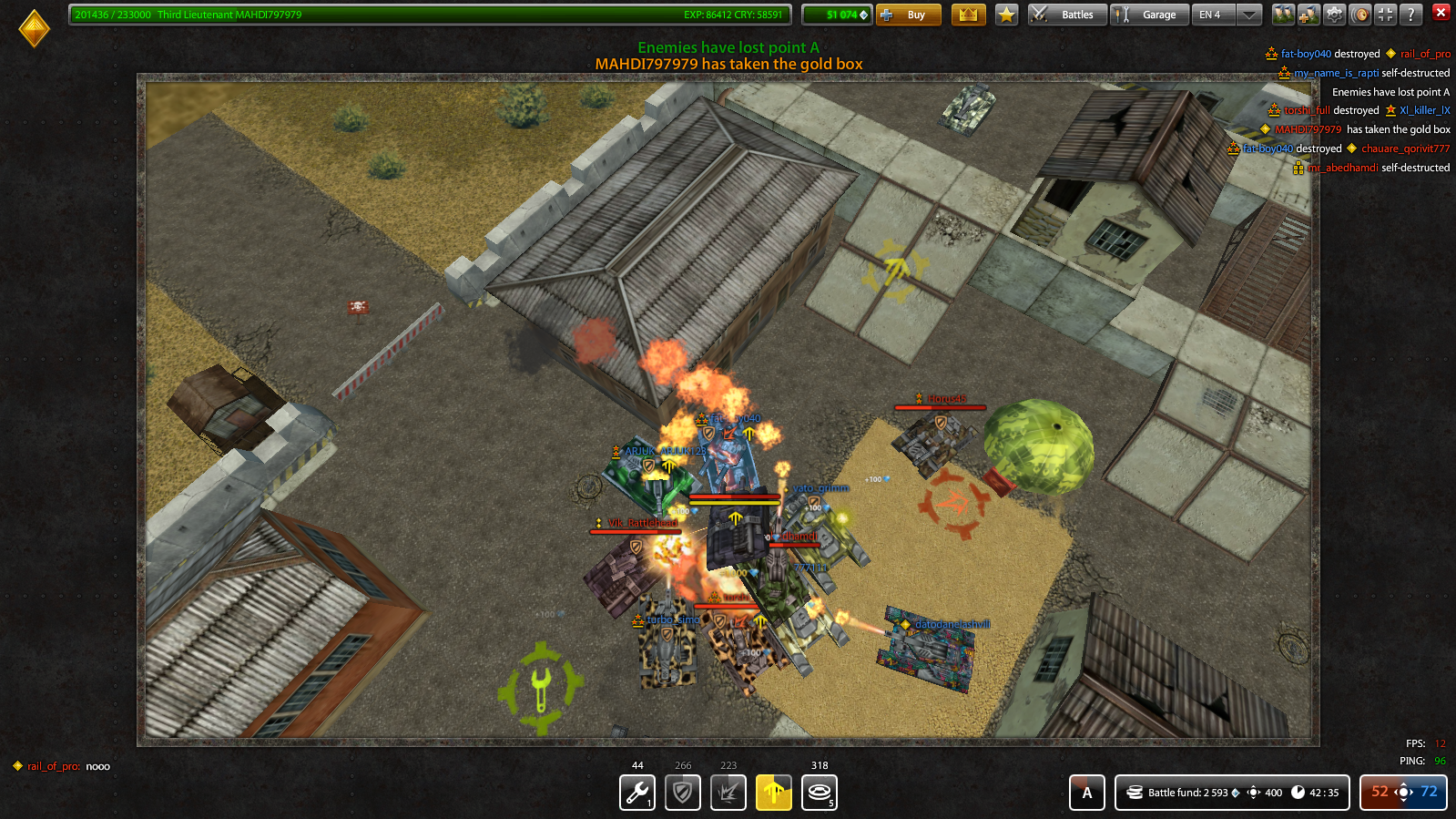
Task: Expand the server list arrow
Action: 1250,15
